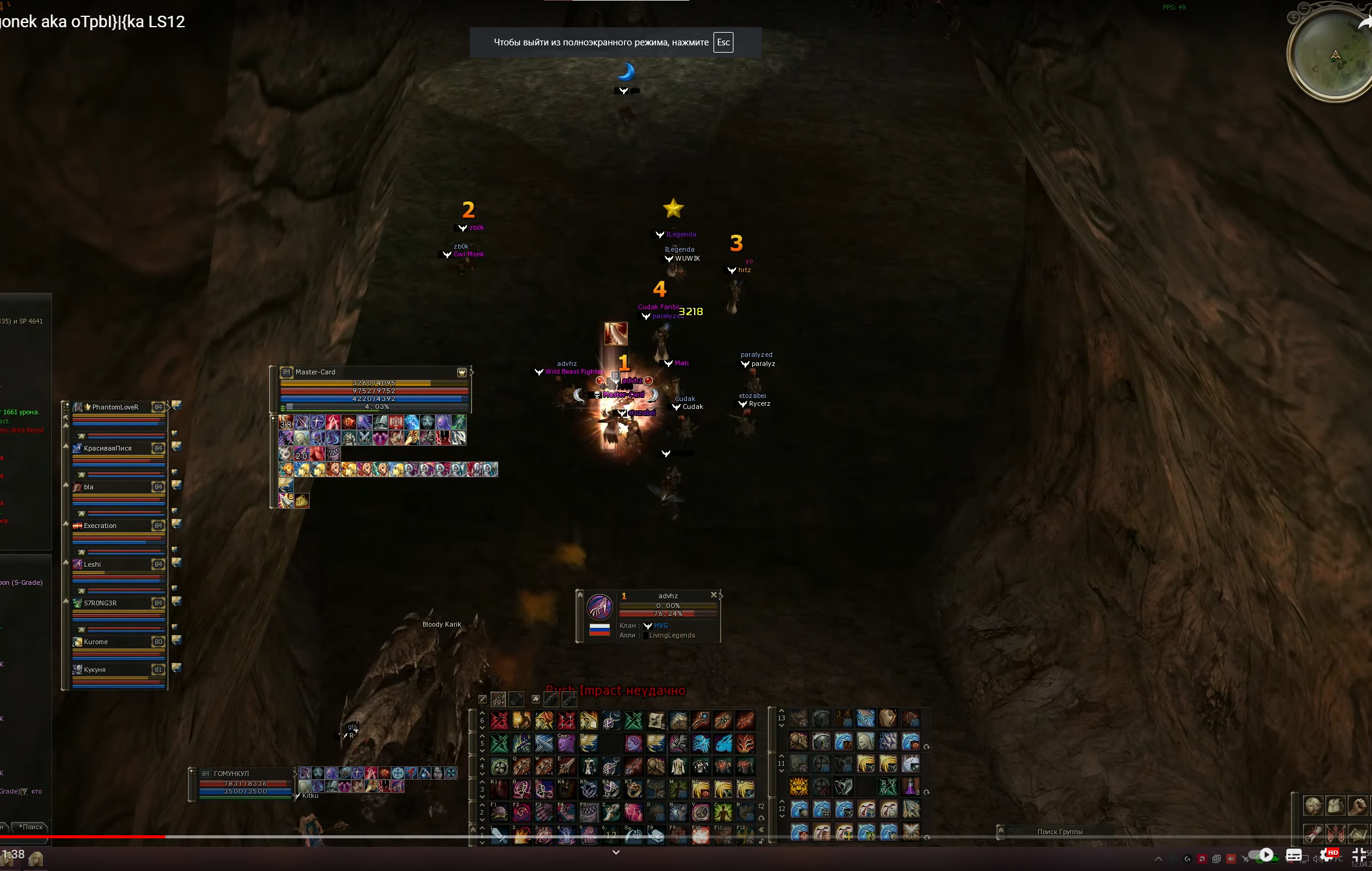Activate the golden lion face skill
Image resolution: width=1372 pixels, height=871 pixels.
tap(799, 787)
